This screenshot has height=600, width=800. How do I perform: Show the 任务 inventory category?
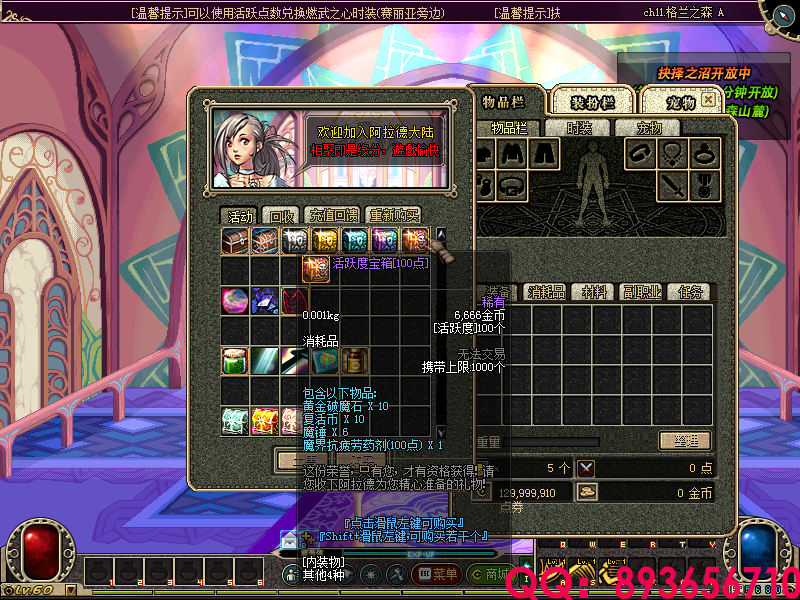coord(690,292)
